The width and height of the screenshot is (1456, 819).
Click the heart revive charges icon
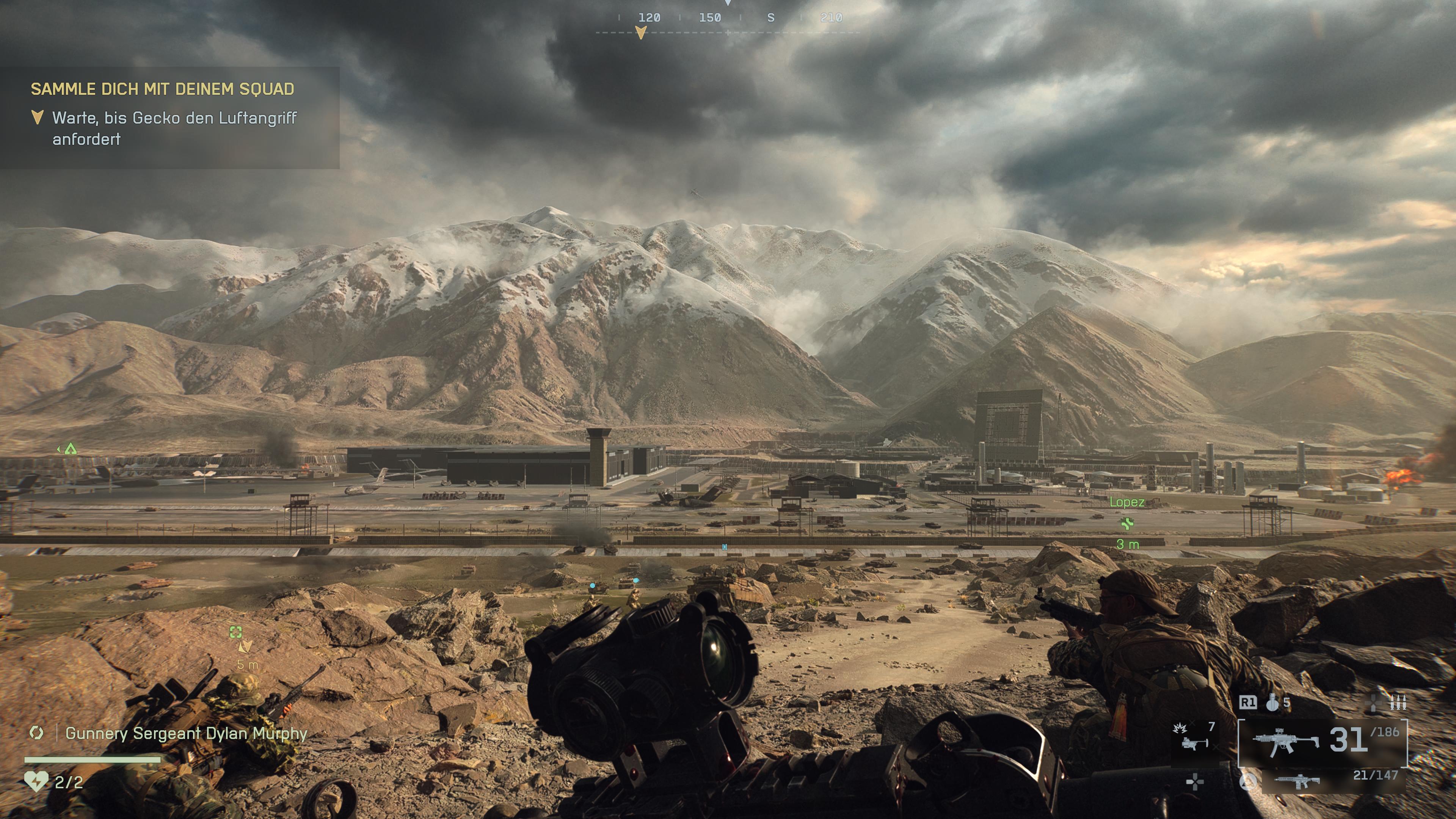[36, 782]
